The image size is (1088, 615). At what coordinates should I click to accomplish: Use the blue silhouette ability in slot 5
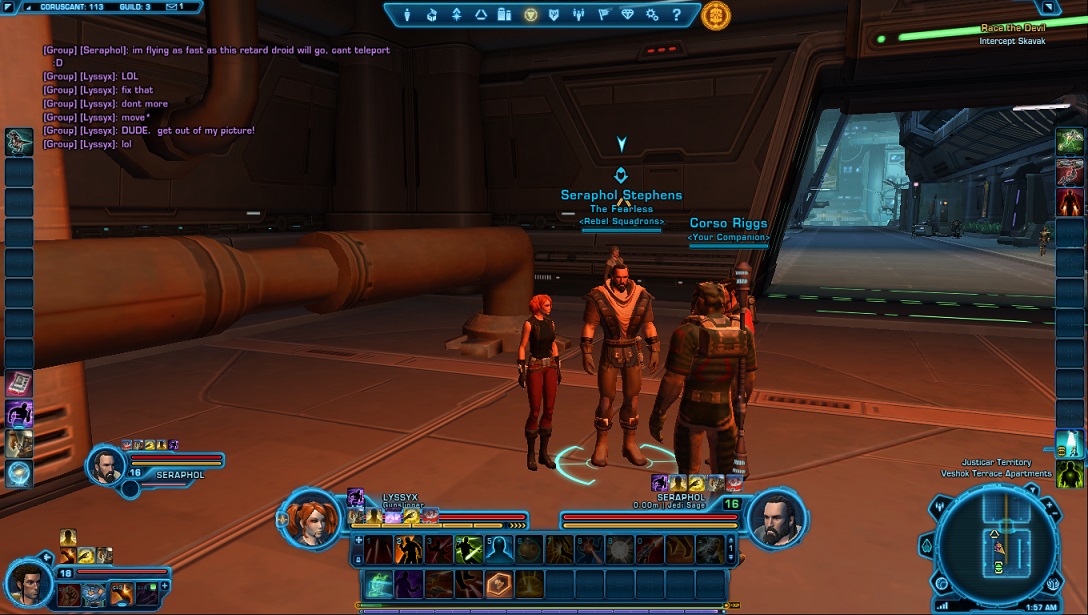coord(499,549)
